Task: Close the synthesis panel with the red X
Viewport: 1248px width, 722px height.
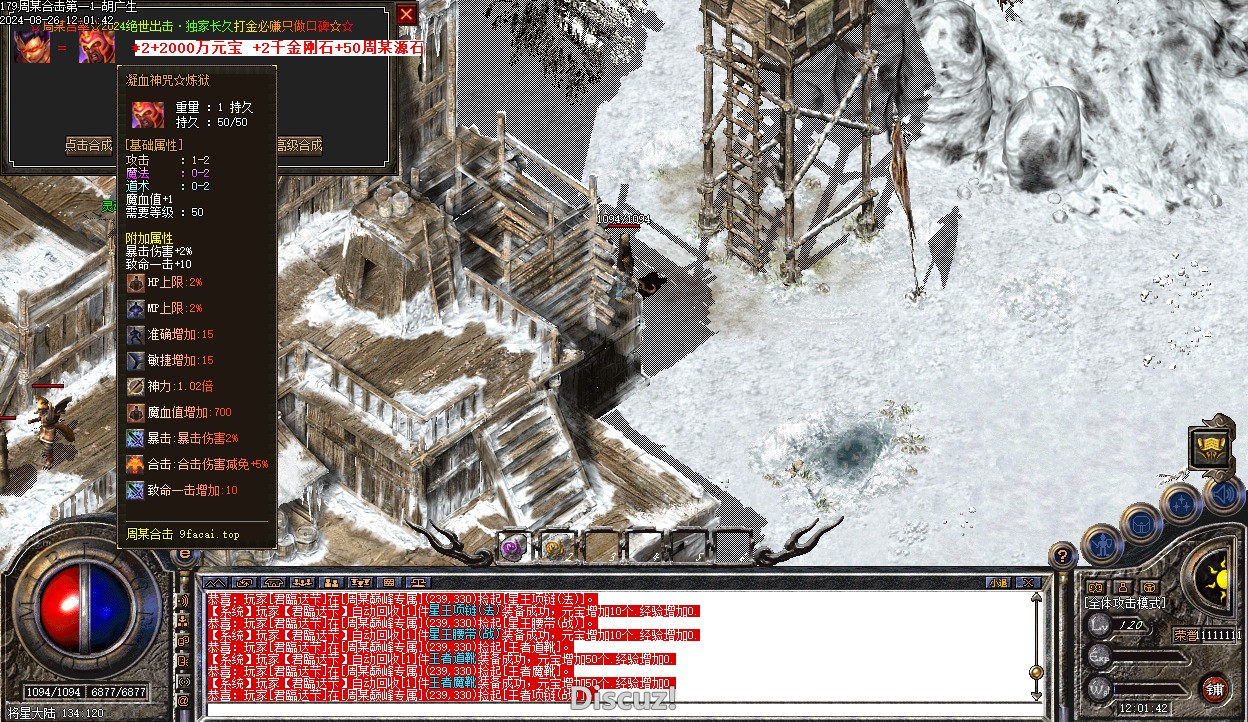Action: pos(406,14)
